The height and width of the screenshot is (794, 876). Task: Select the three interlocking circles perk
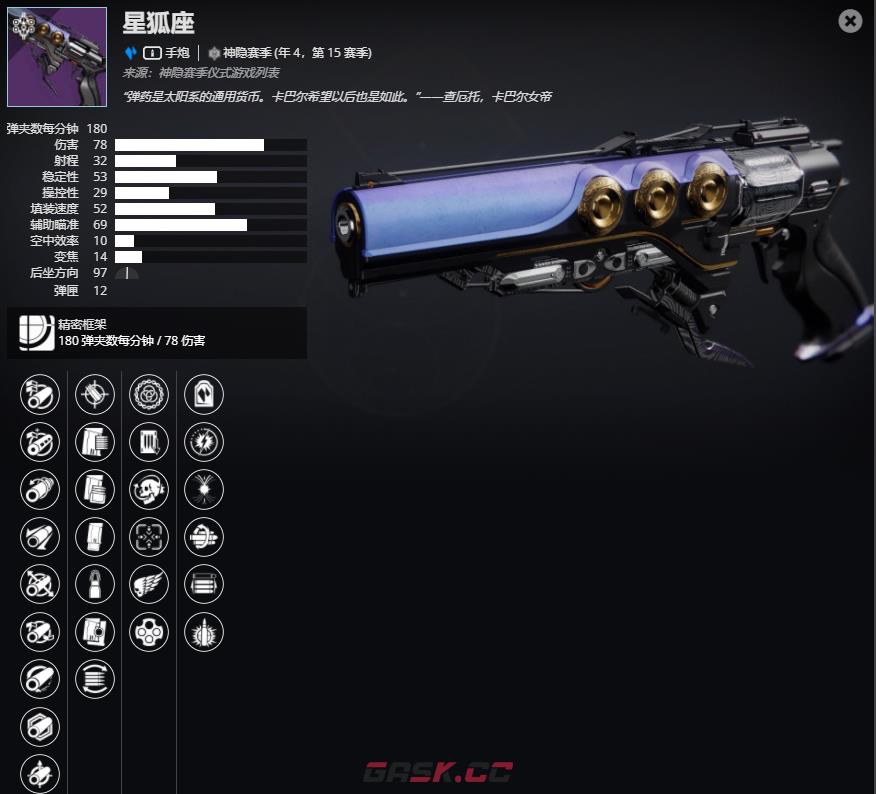pyautogui.click(x=149, y=394)
